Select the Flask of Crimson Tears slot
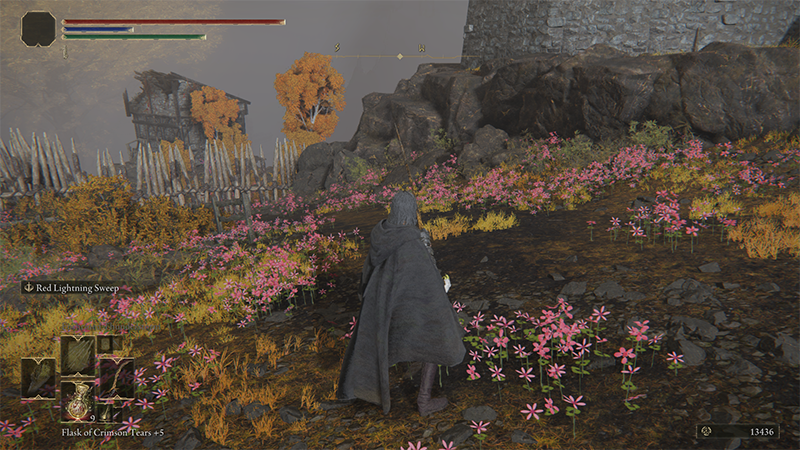Screen dimensions: 800x450 coord(77,399)
